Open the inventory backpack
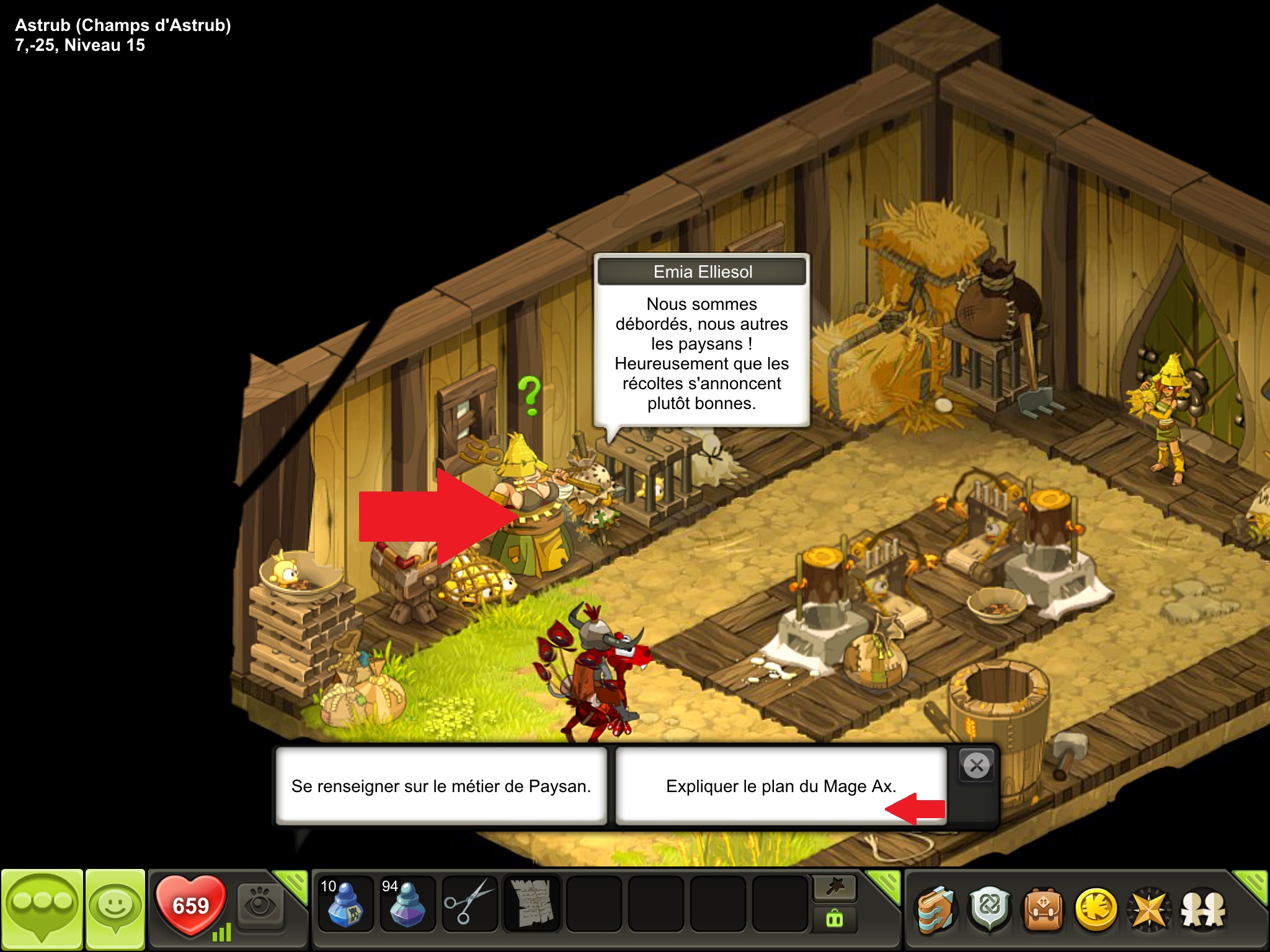Screen dimensions: 1270x952 [x=1043, y=910]
